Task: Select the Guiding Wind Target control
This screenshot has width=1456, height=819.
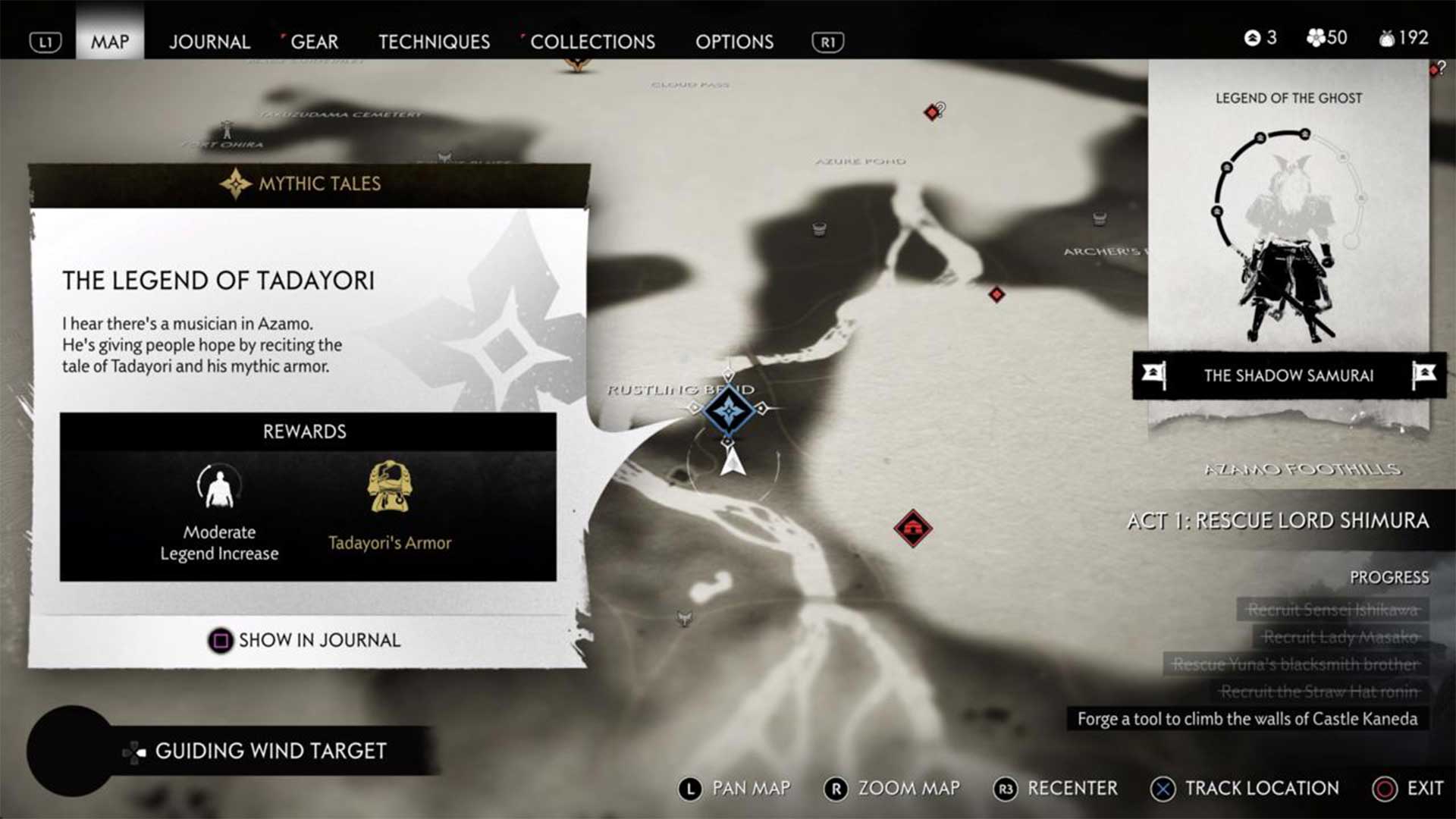Action: coord(256,751)
